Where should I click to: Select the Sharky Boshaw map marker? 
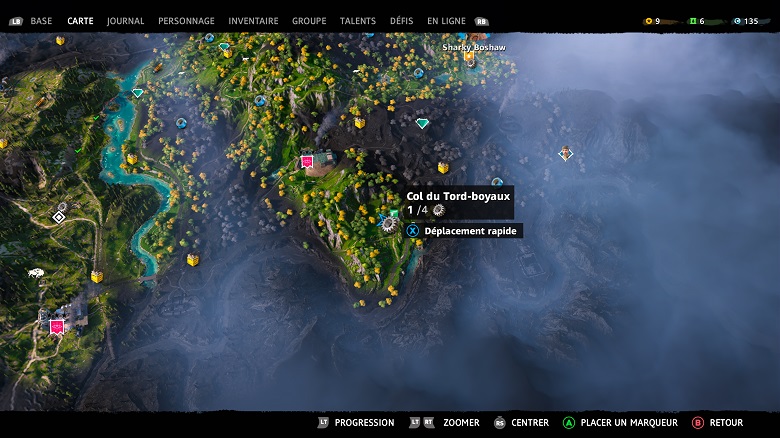pyautogui.click(x=469, y=58)
